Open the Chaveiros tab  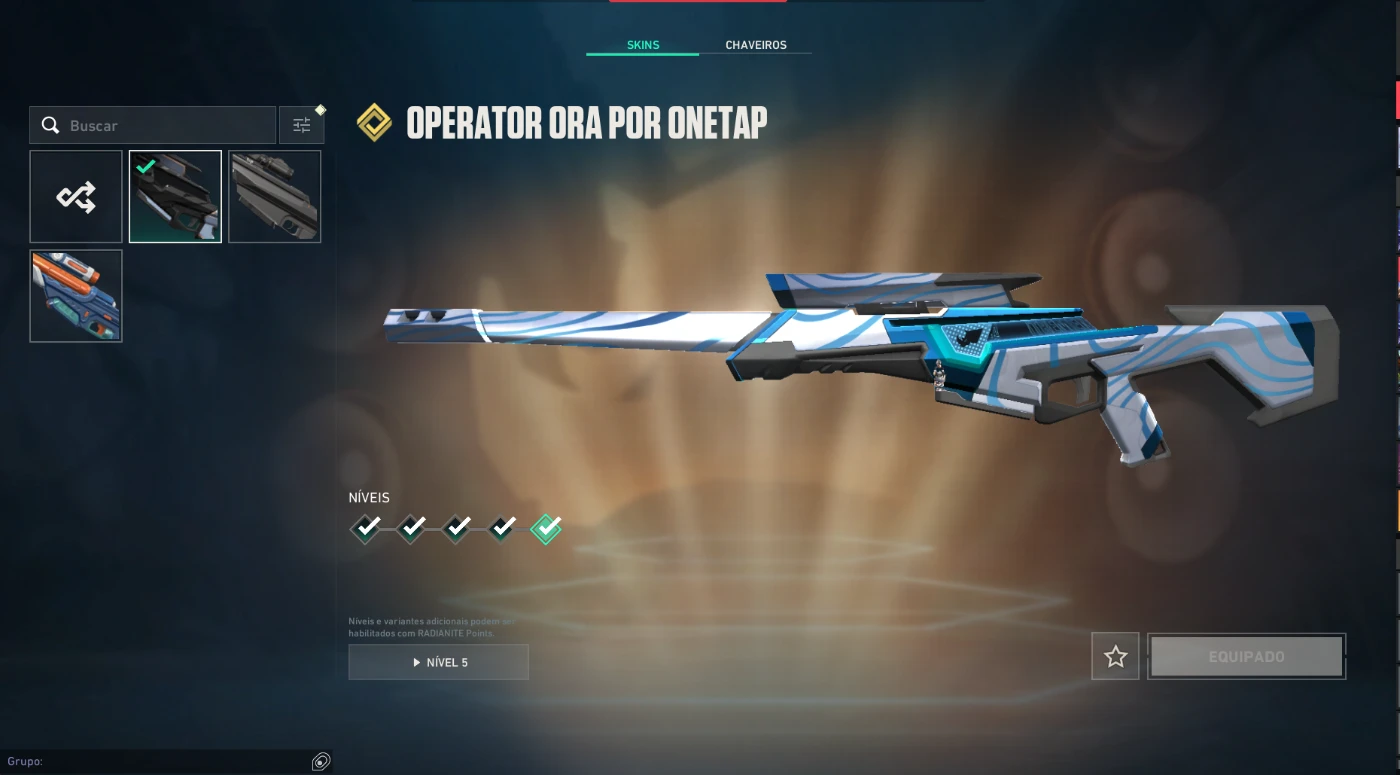(x=755, y=45)
